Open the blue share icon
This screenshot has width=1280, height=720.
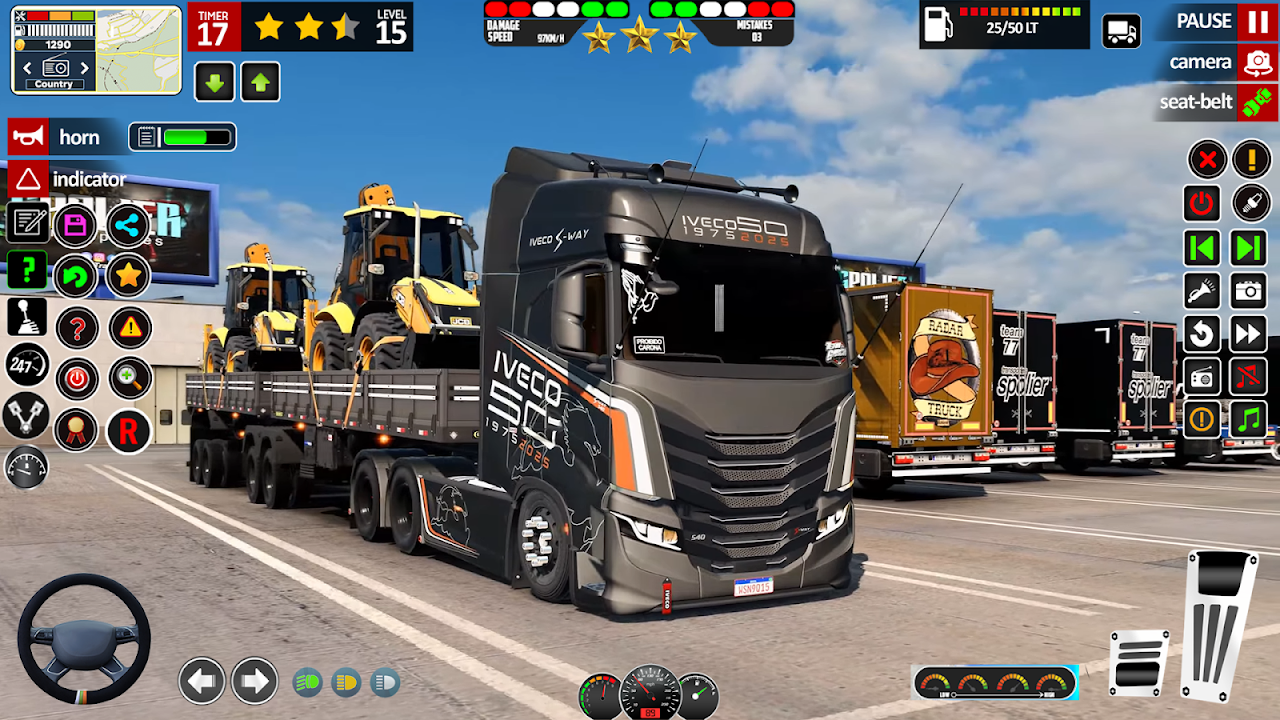coord(128,225)
